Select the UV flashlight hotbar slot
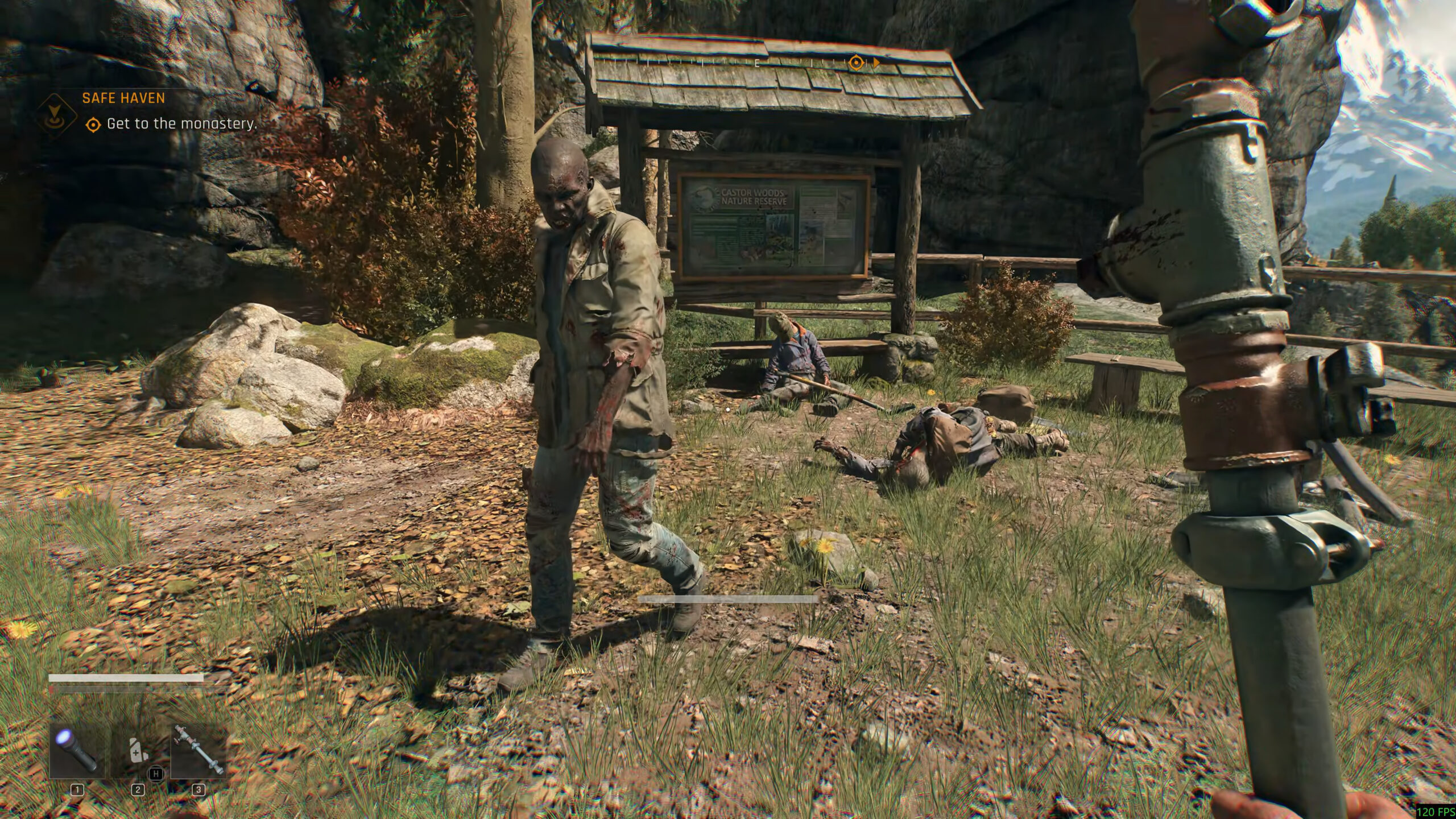The height and width of the screenshot is (819, 1456). coord(77,751)
